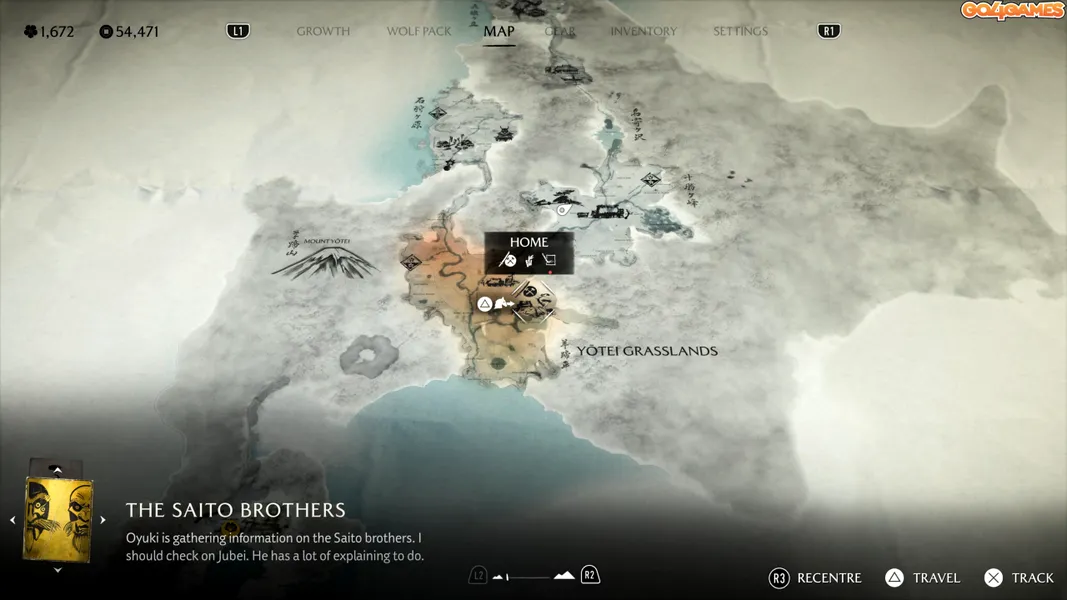
Task: Open the Settings tab
Action: [x=740, y=31]
